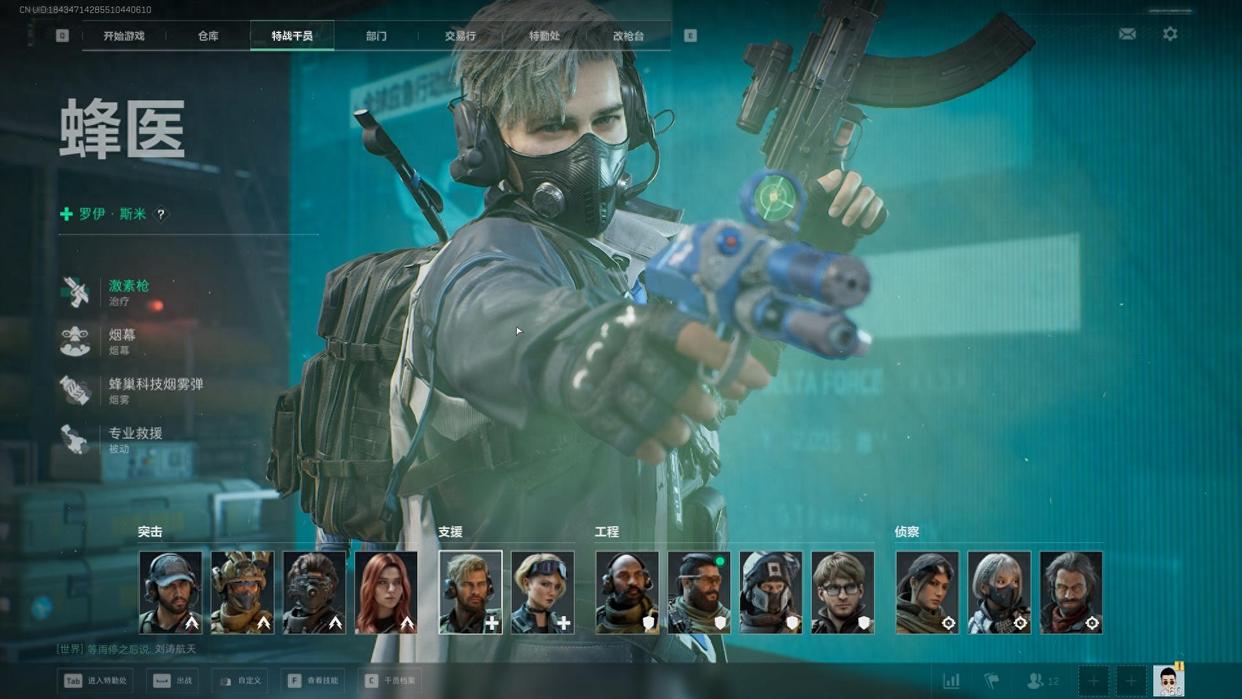1242x699 pixels.
Task: Select the gray-haired masked recon operator
Action: [x=999, y=592]
